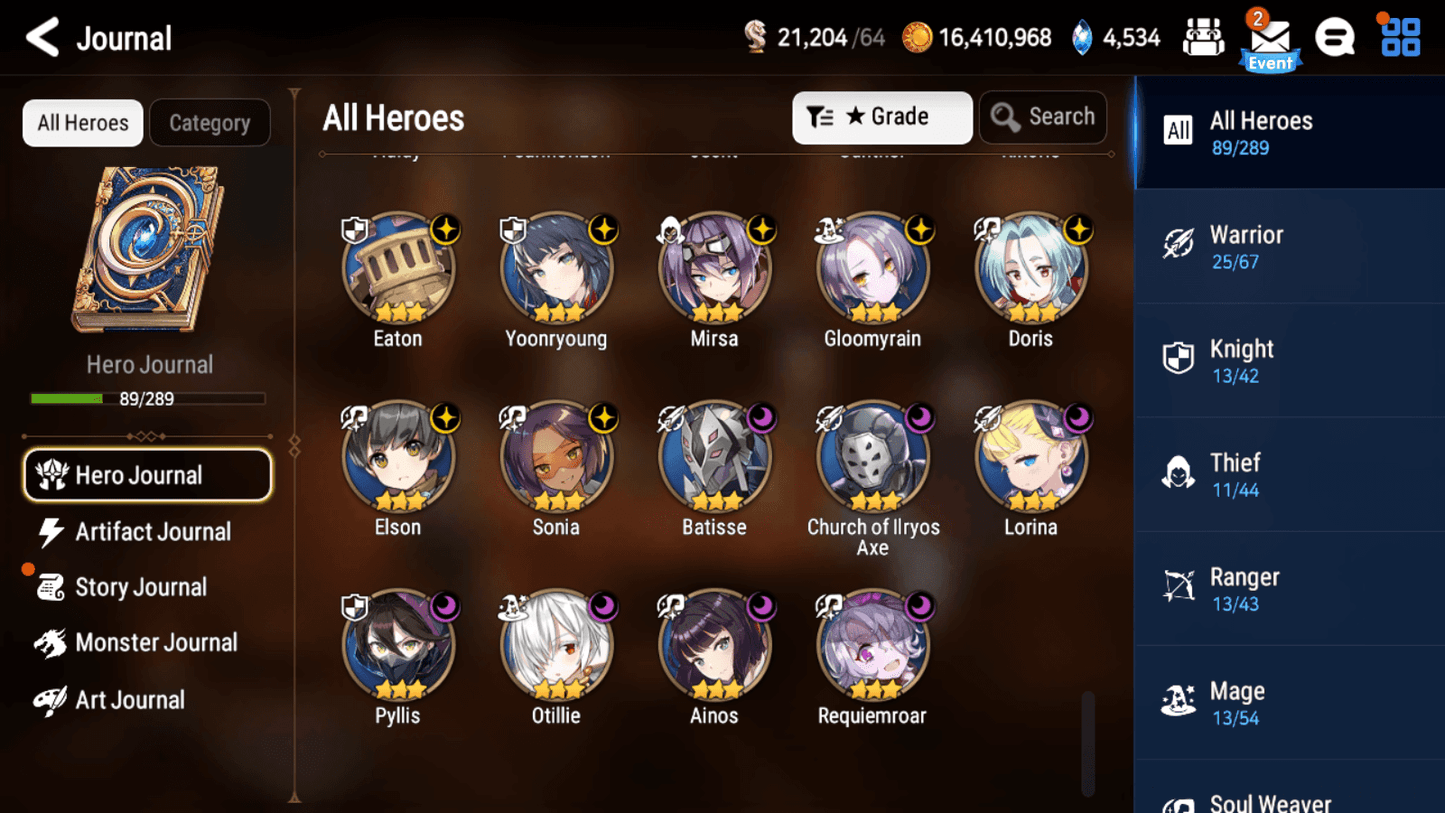View the hero Gloomyrain
This screenshot has width=1445, height=813.
click(x=872, y=268)
